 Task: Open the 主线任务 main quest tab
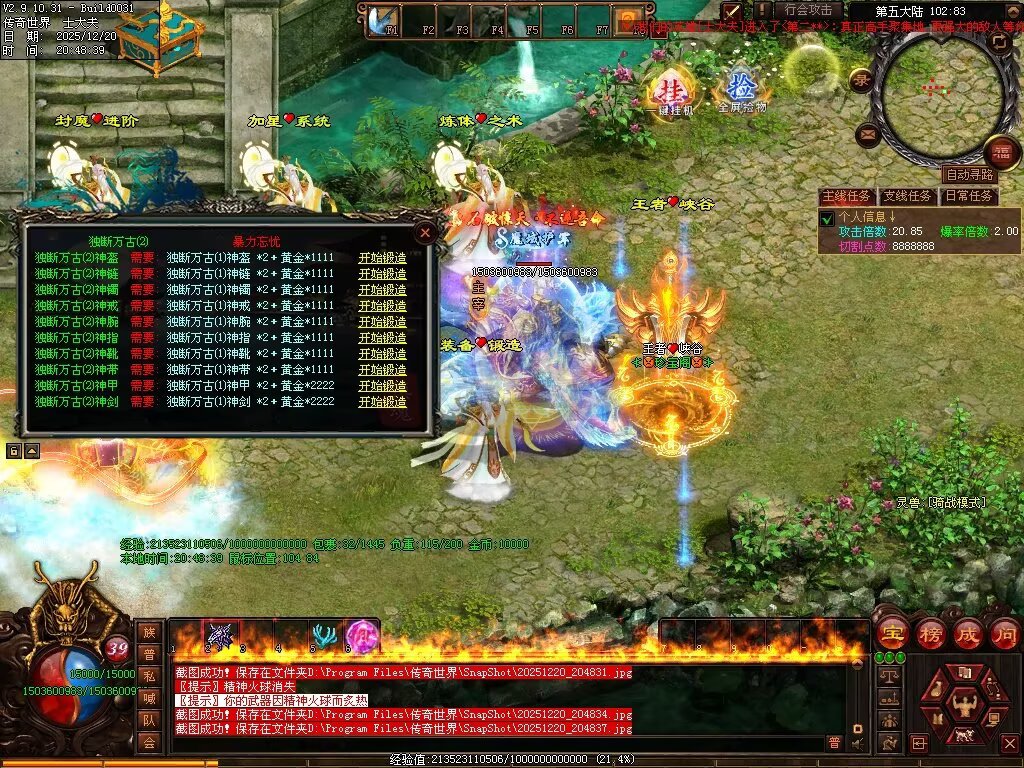(846, 196)
